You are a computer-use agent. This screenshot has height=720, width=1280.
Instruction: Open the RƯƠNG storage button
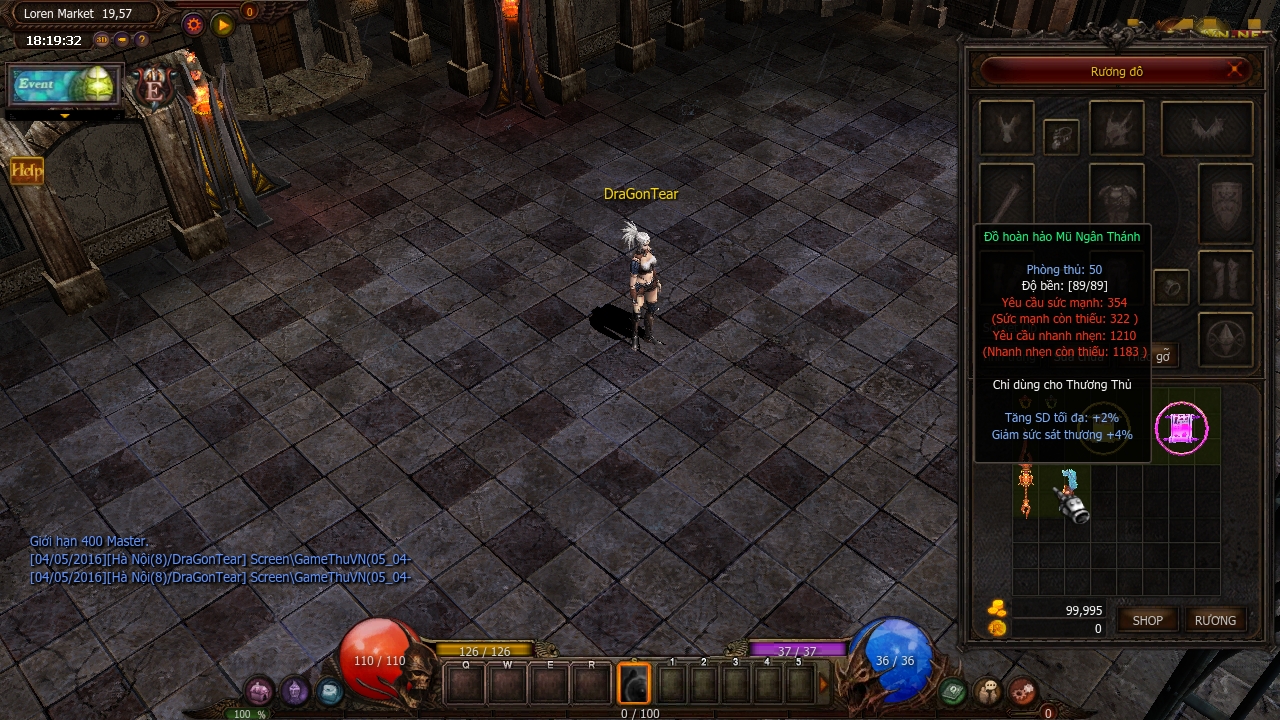click(1215, 620)
